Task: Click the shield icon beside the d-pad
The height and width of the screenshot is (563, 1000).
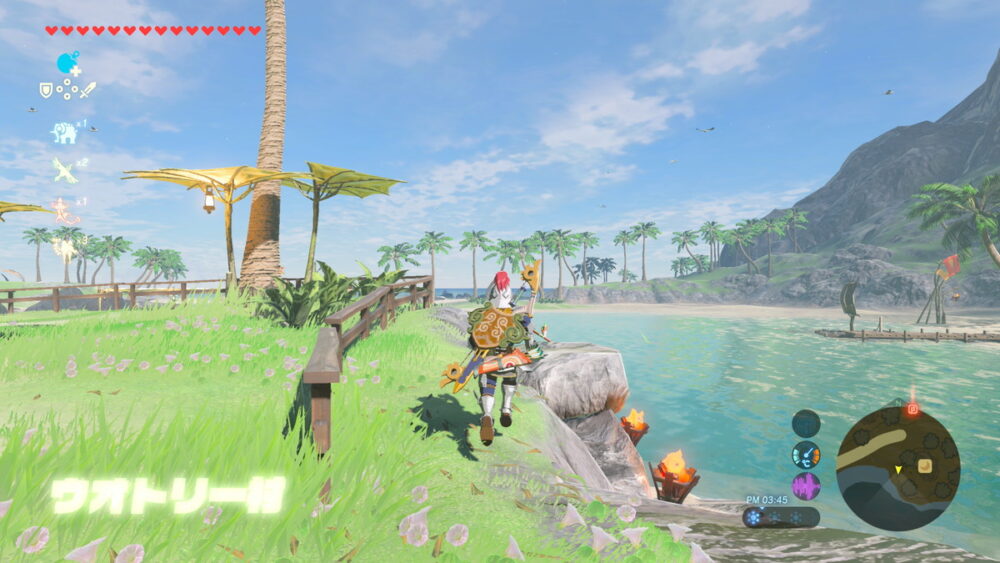Action: (x=46, y=90)
